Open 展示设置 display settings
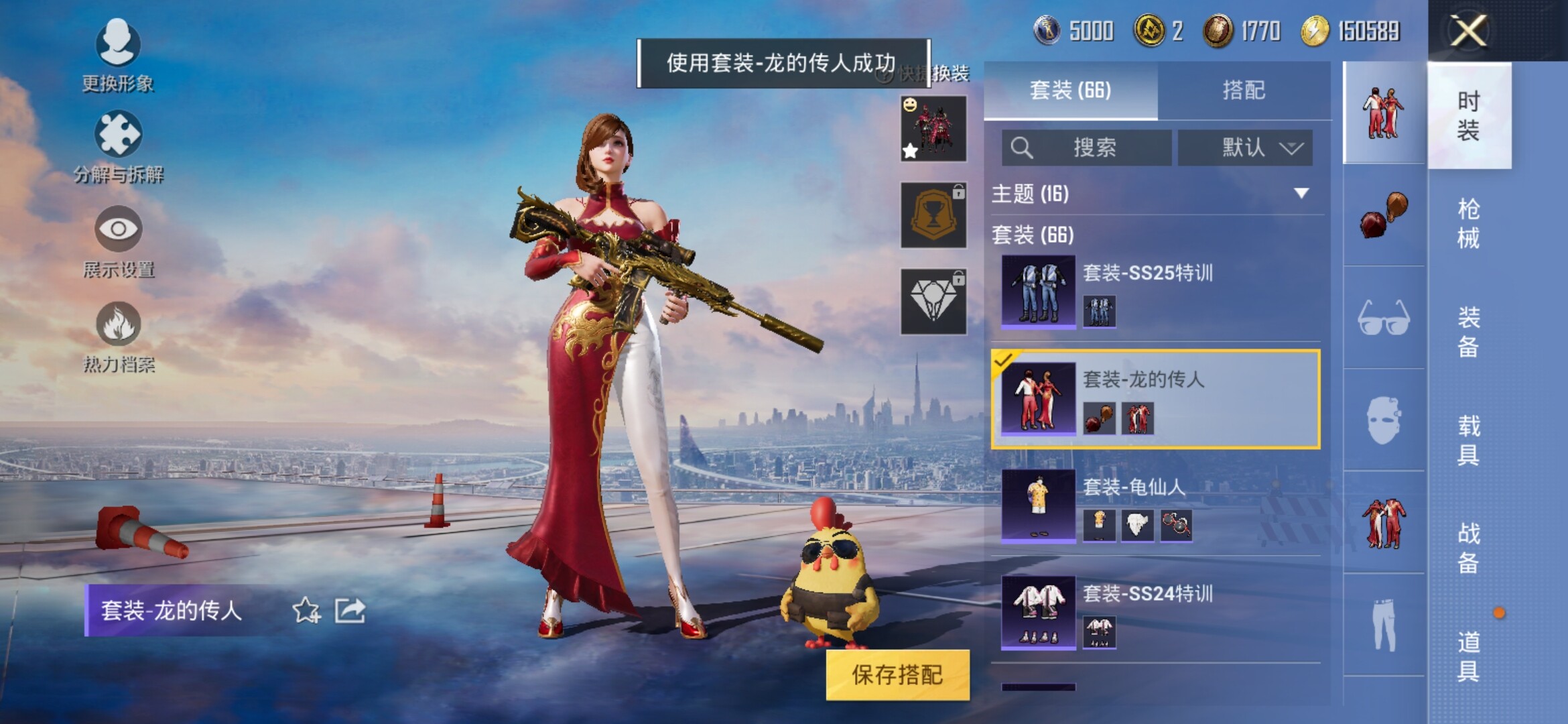 coord(118,241)
